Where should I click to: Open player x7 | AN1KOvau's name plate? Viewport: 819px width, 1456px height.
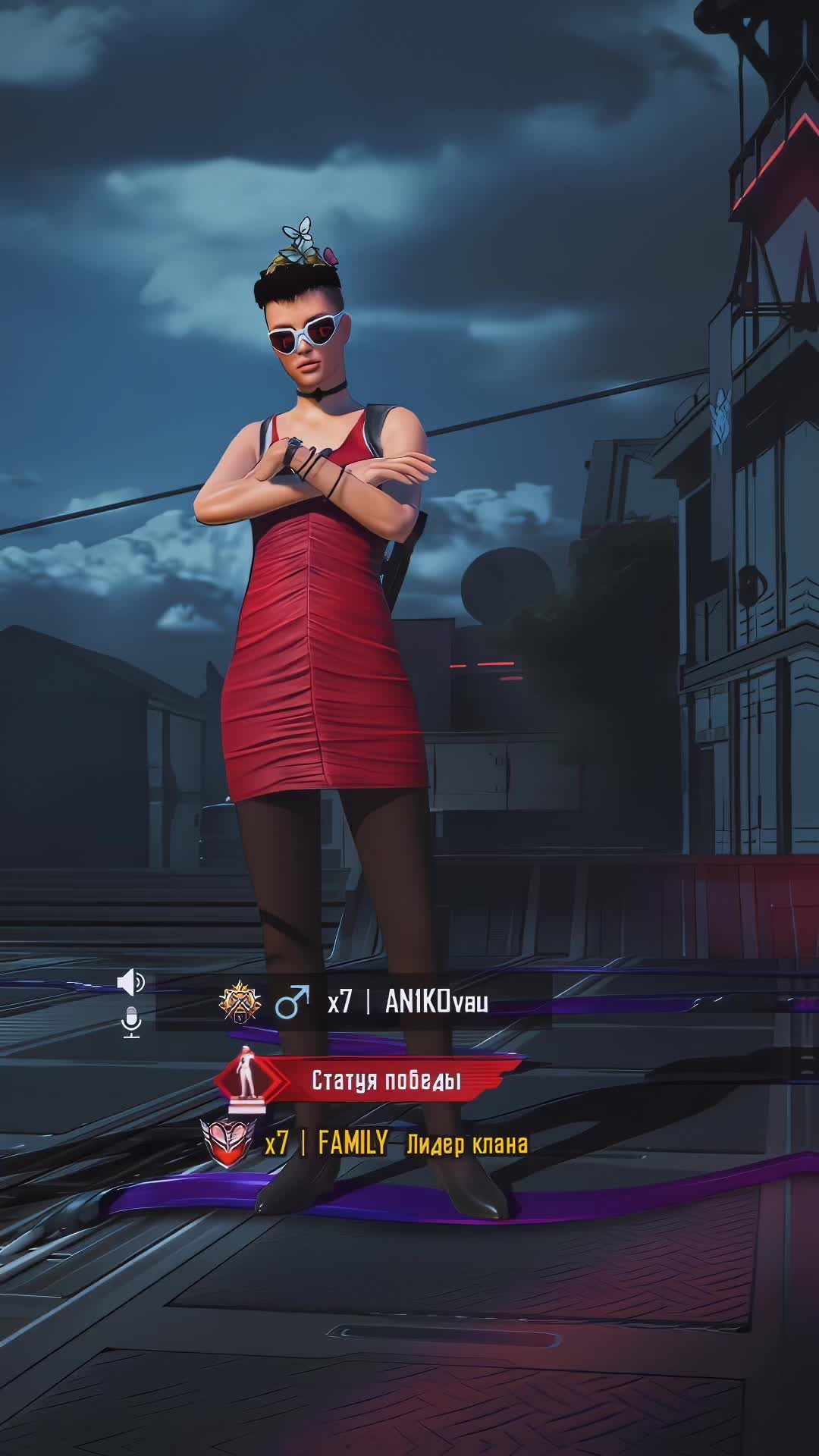click(407, 1003)
